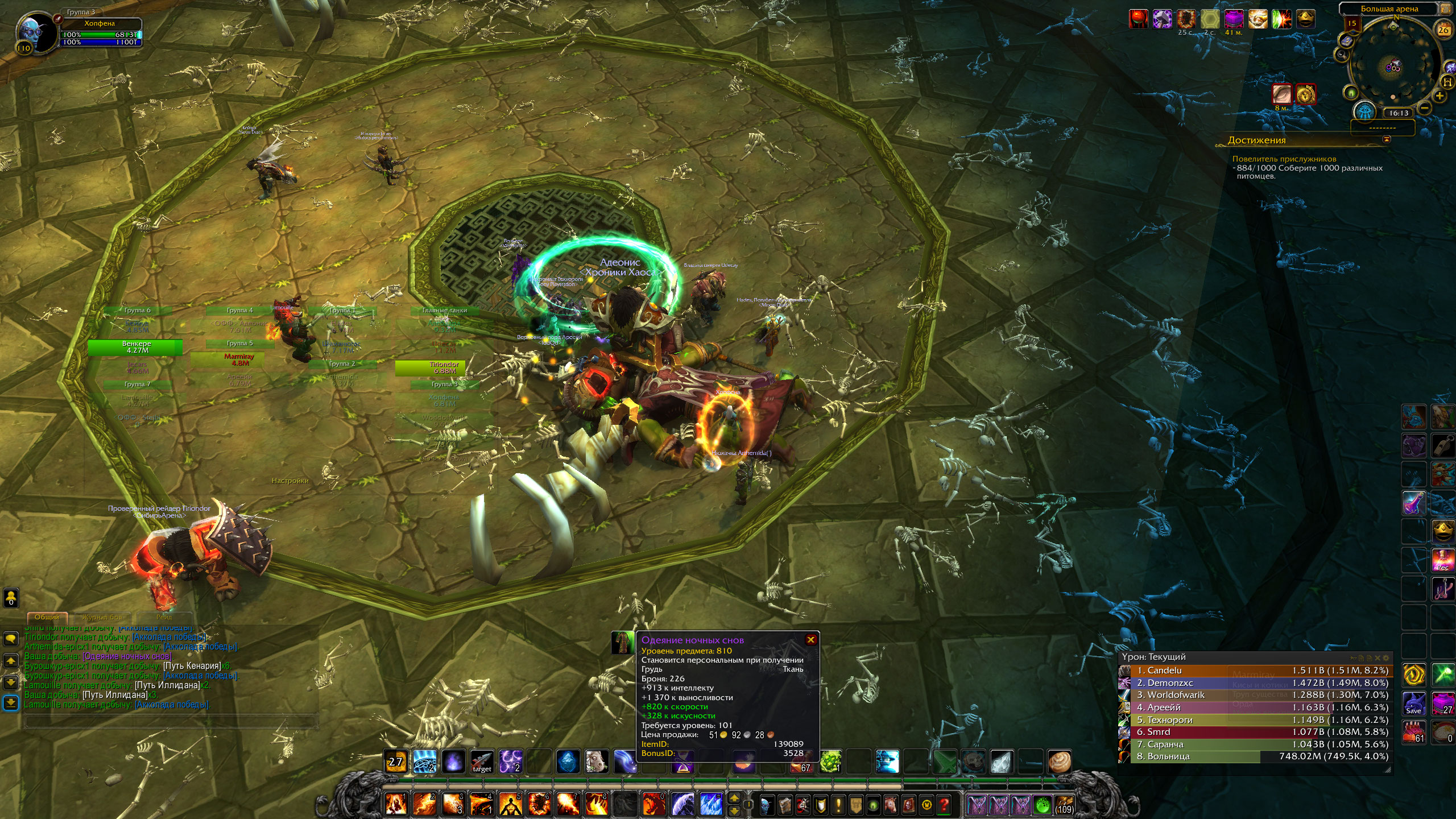Click the minimap zoom-in plus button
Screen dimensions: 1456x819
[1440, 96]
